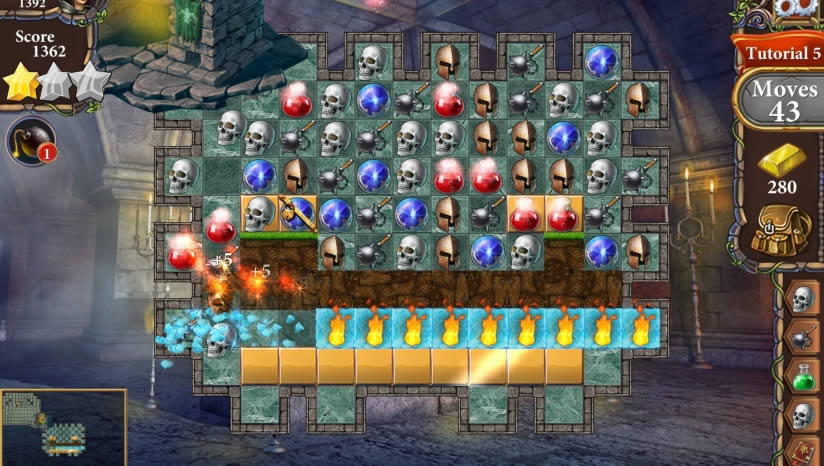Pick the skull tile in the board's top row
The width and height of the screenshot is (824, 466).
click(372, 61)
